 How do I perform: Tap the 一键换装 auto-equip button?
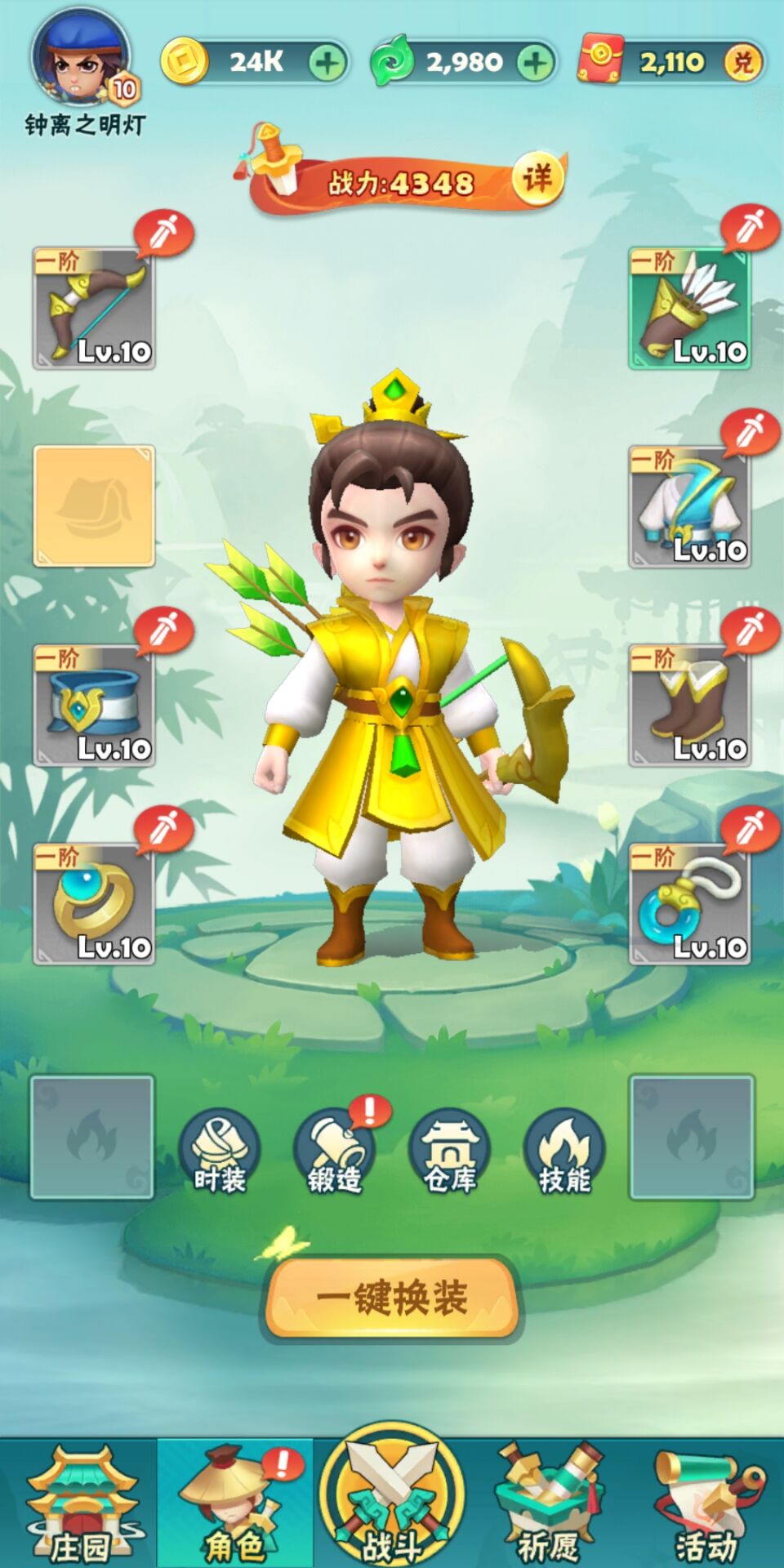pos(392,1298)
